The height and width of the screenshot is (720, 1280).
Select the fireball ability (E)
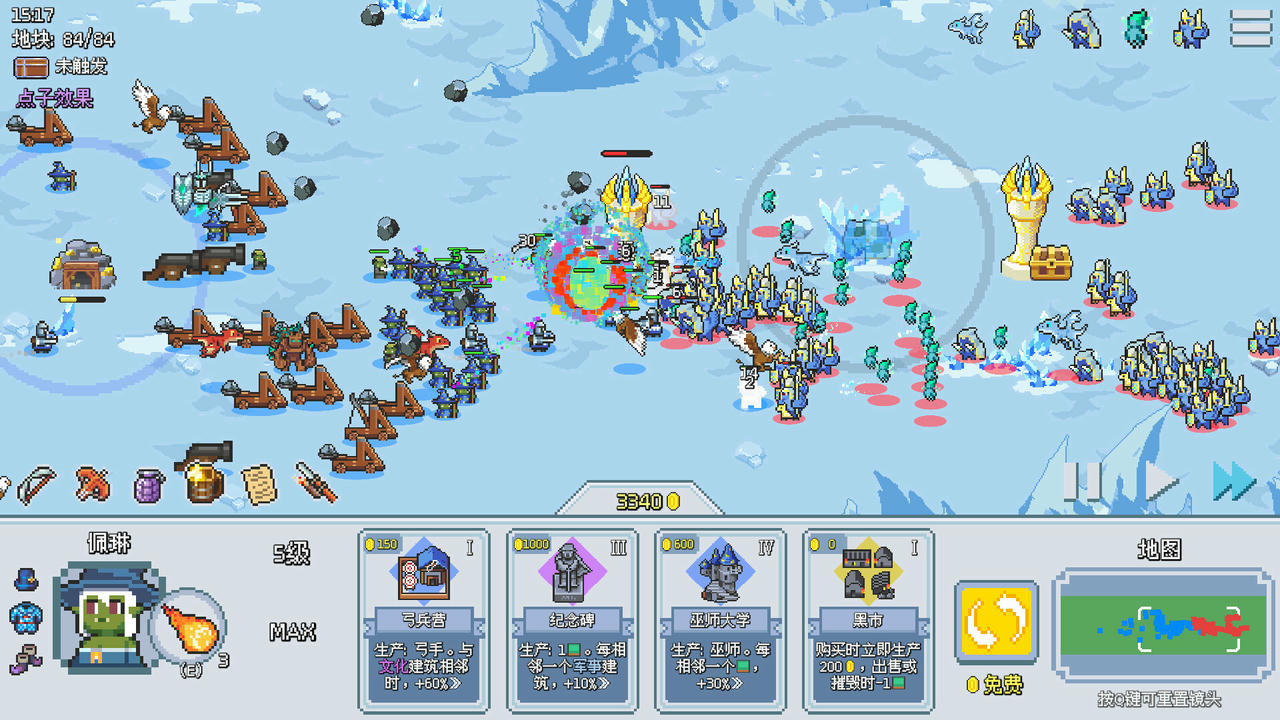190,625
